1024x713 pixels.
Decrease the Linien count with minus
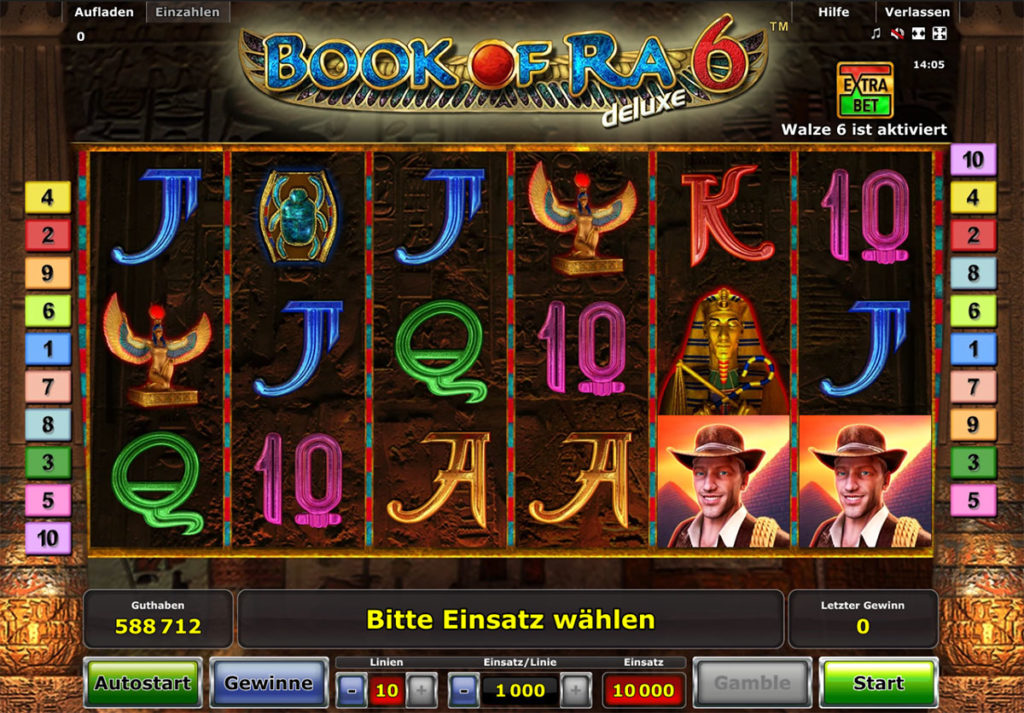(352, 689)
